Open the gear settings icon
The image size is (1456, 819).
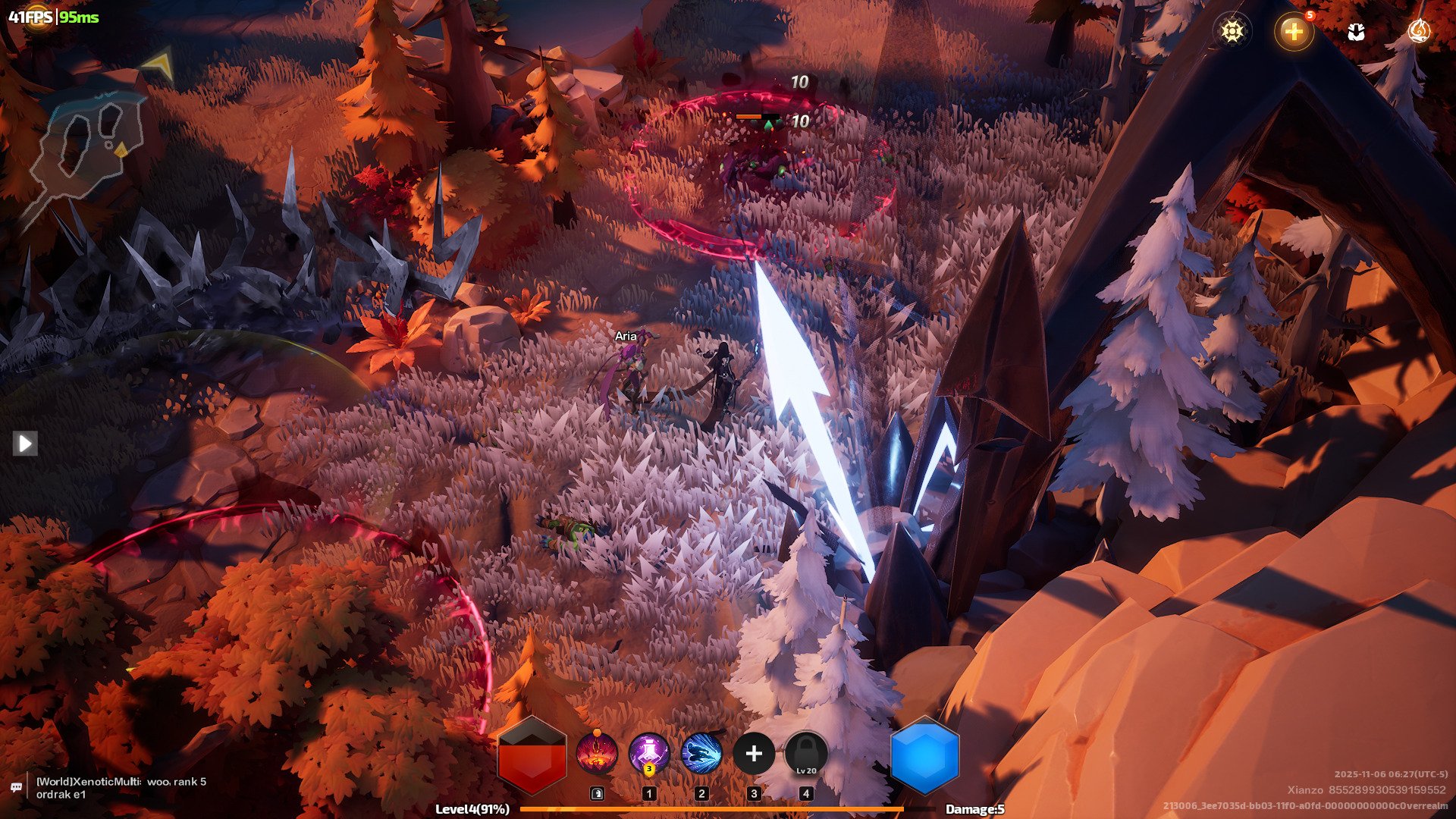click(1232, 31)
